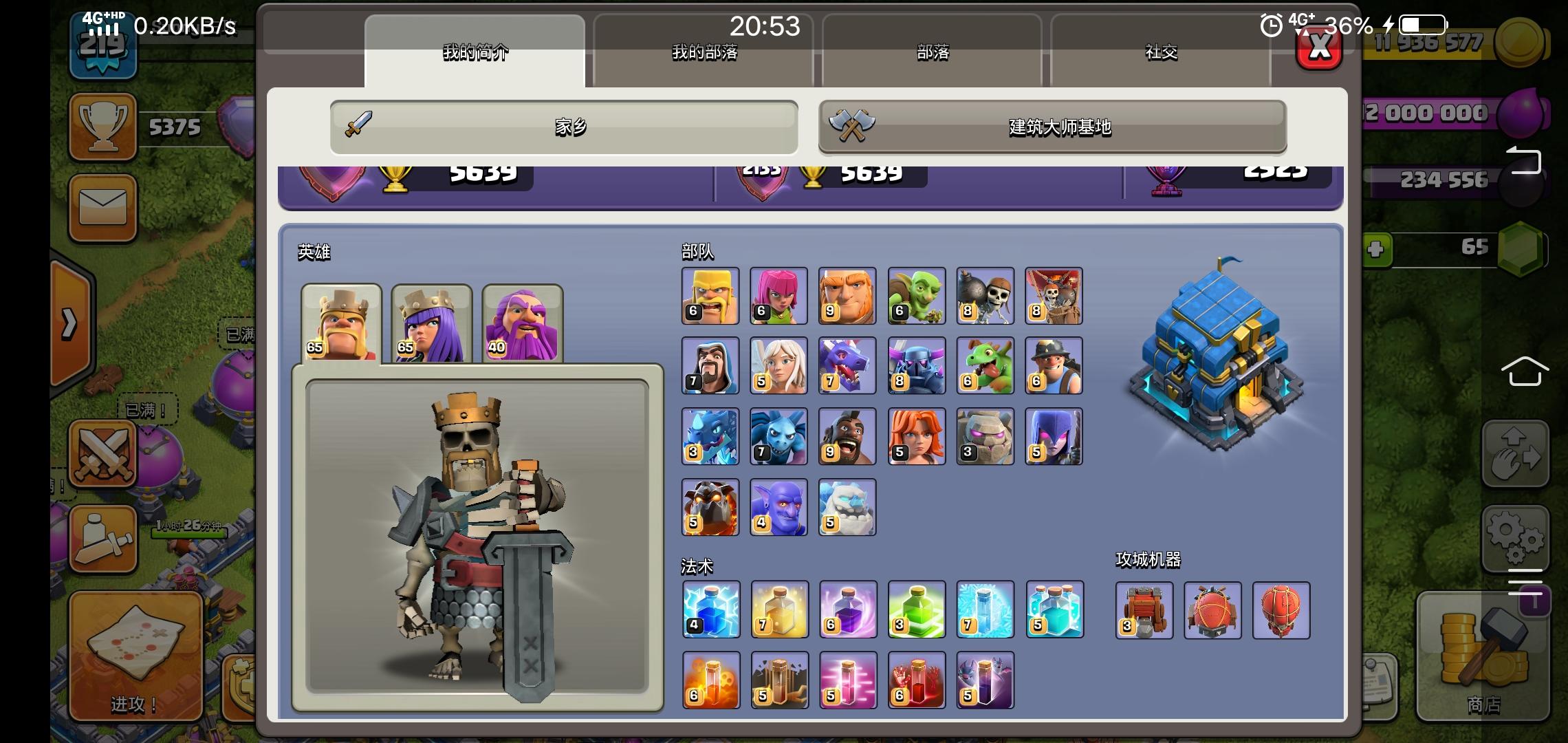Click the 建筑大师基地 button
This screenshot has width=1568, height=743.
tap(1052, 127)
